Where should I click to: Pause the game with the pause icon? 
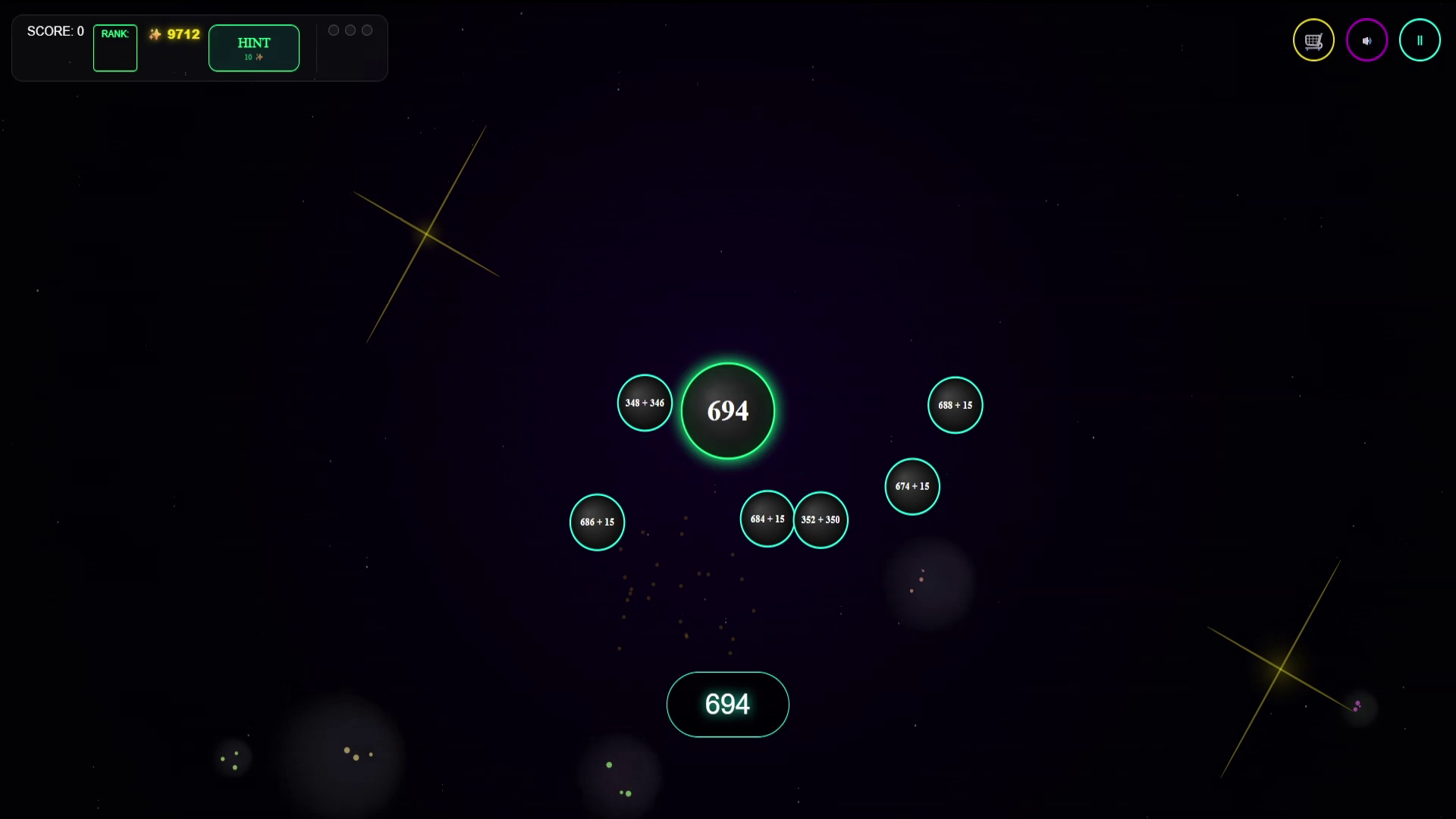point(1420,39)
